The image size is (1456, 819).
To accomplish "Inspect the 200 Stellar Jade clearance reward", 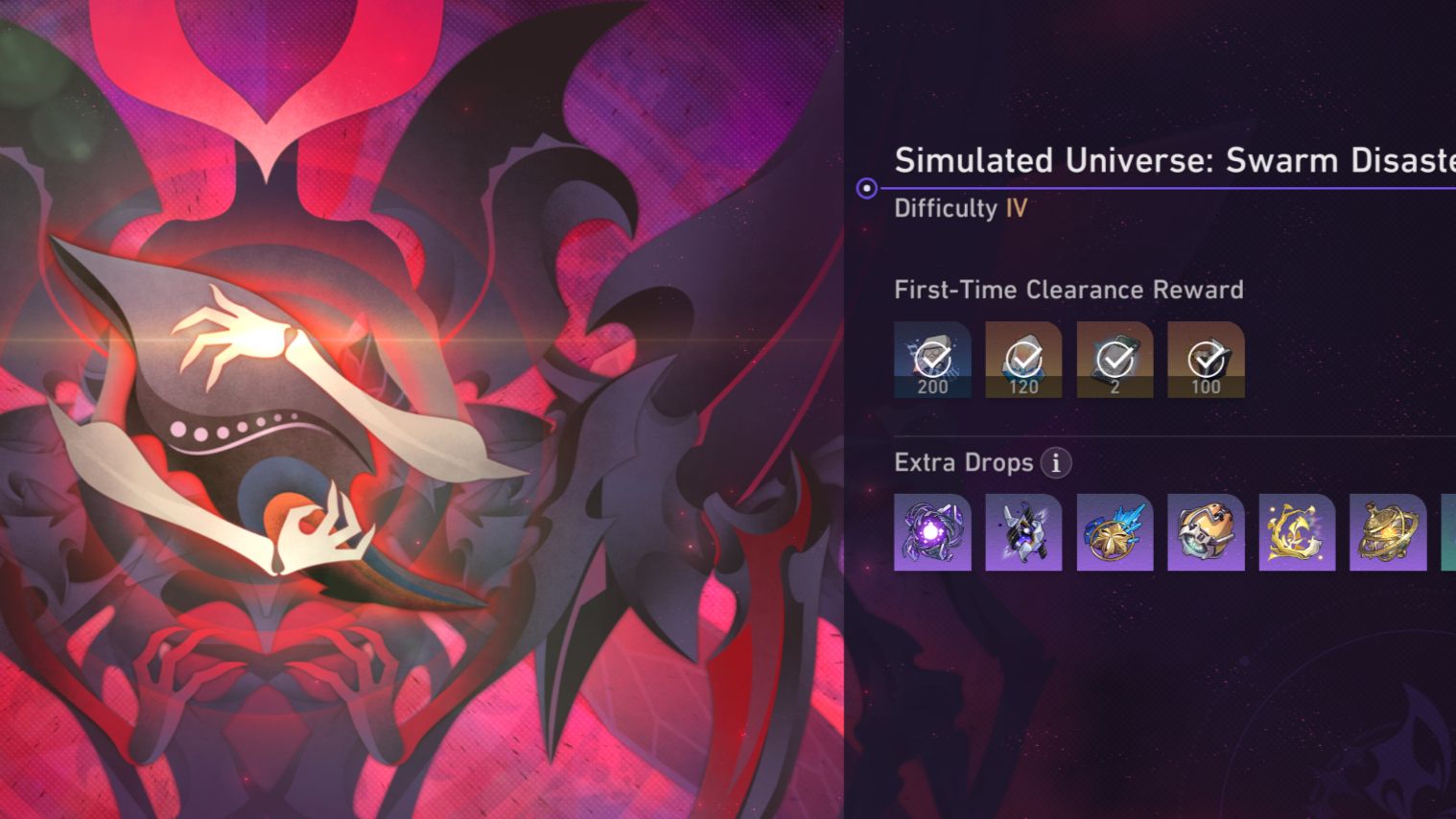I will 931,360.
